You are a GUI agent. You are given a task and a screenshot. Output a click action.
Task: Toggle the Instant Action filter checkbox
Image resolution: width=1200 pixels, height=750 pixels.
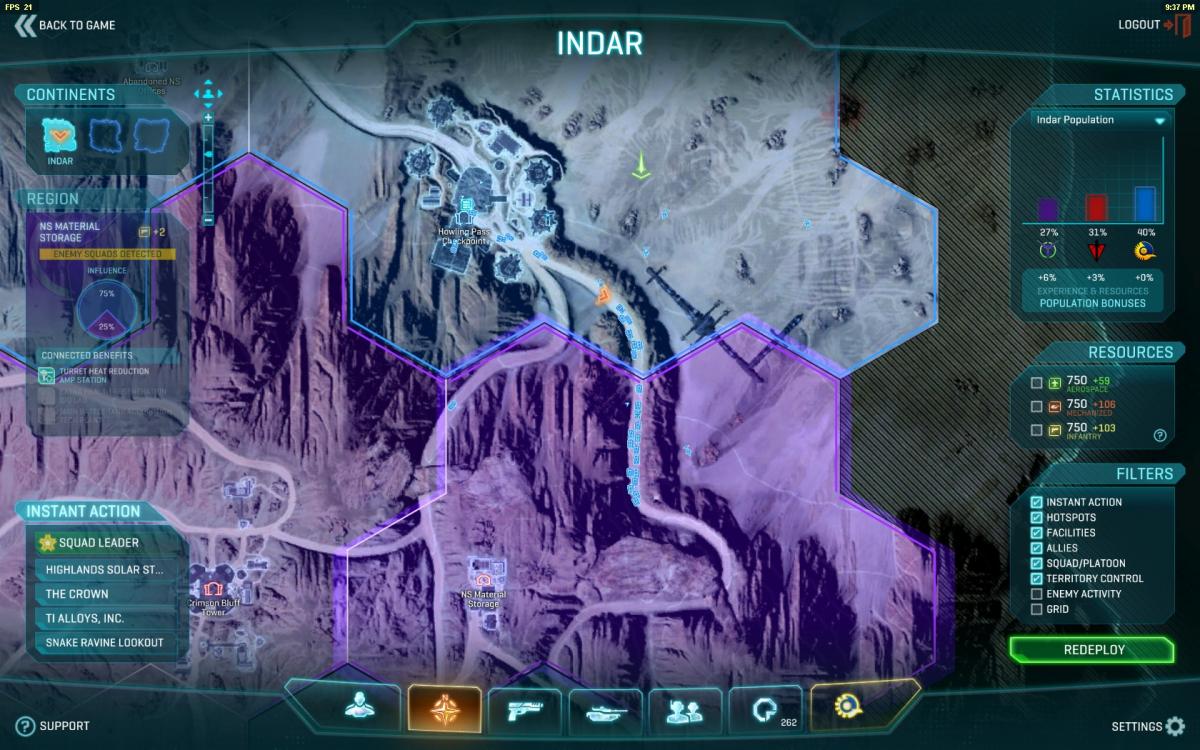[1037, 502]
